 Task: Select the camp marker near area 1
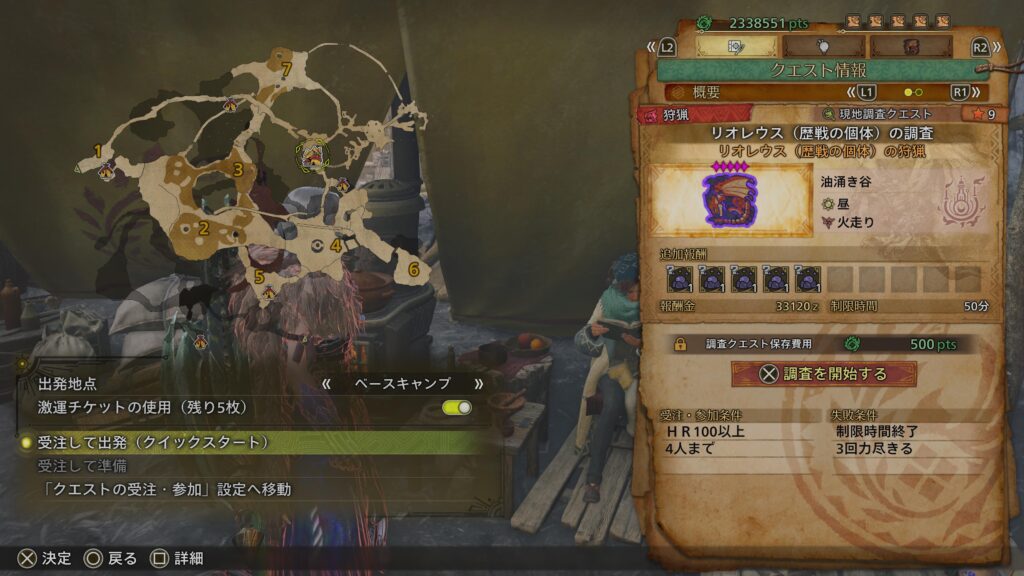[106, 172]
